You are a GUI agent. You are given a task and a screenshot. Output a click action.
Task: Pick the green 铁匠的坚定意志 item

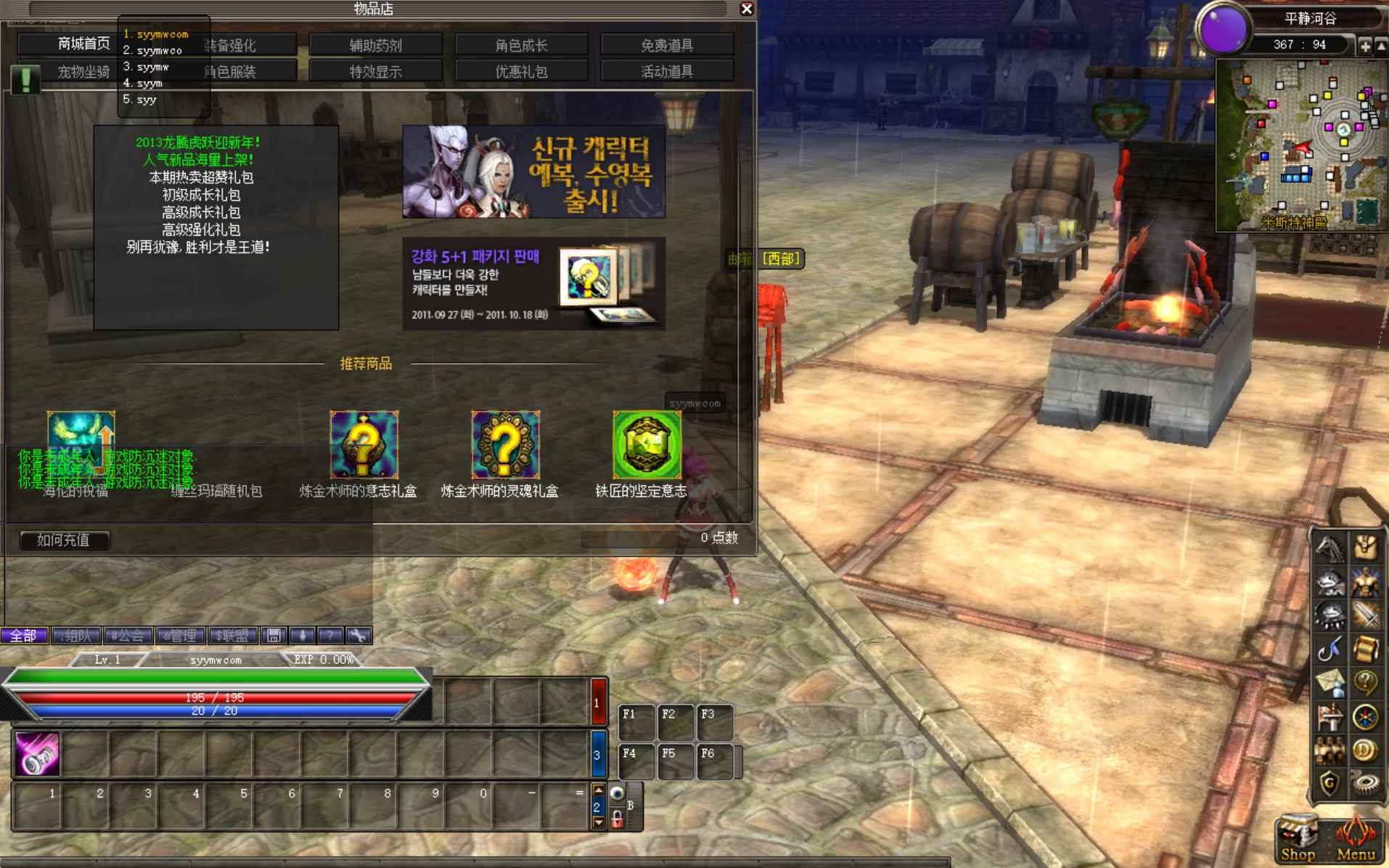click(x=647, y=444)
